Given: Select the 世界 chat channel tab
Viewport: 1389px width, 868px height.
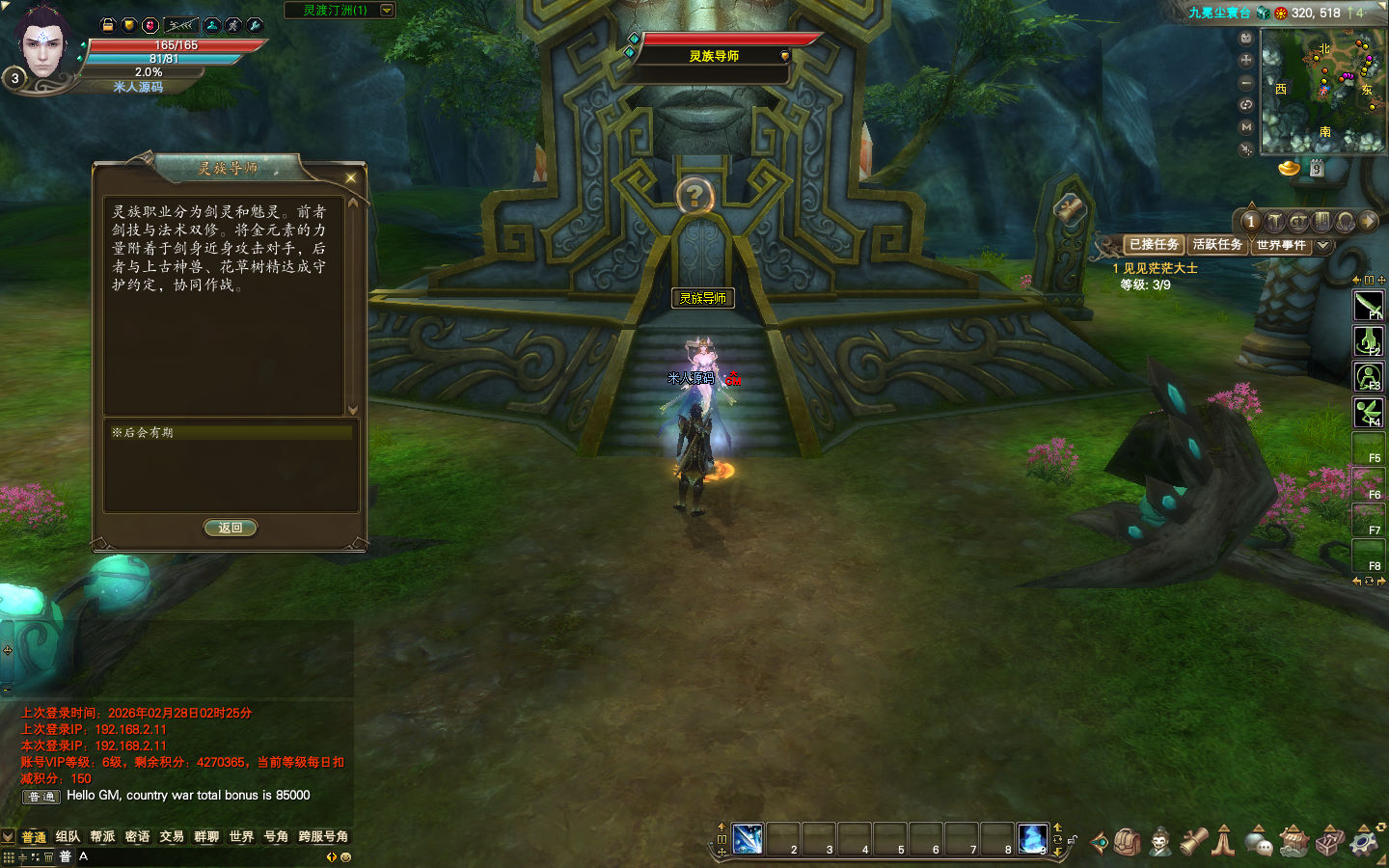Looking at the screenshot, I should point(241,836).
